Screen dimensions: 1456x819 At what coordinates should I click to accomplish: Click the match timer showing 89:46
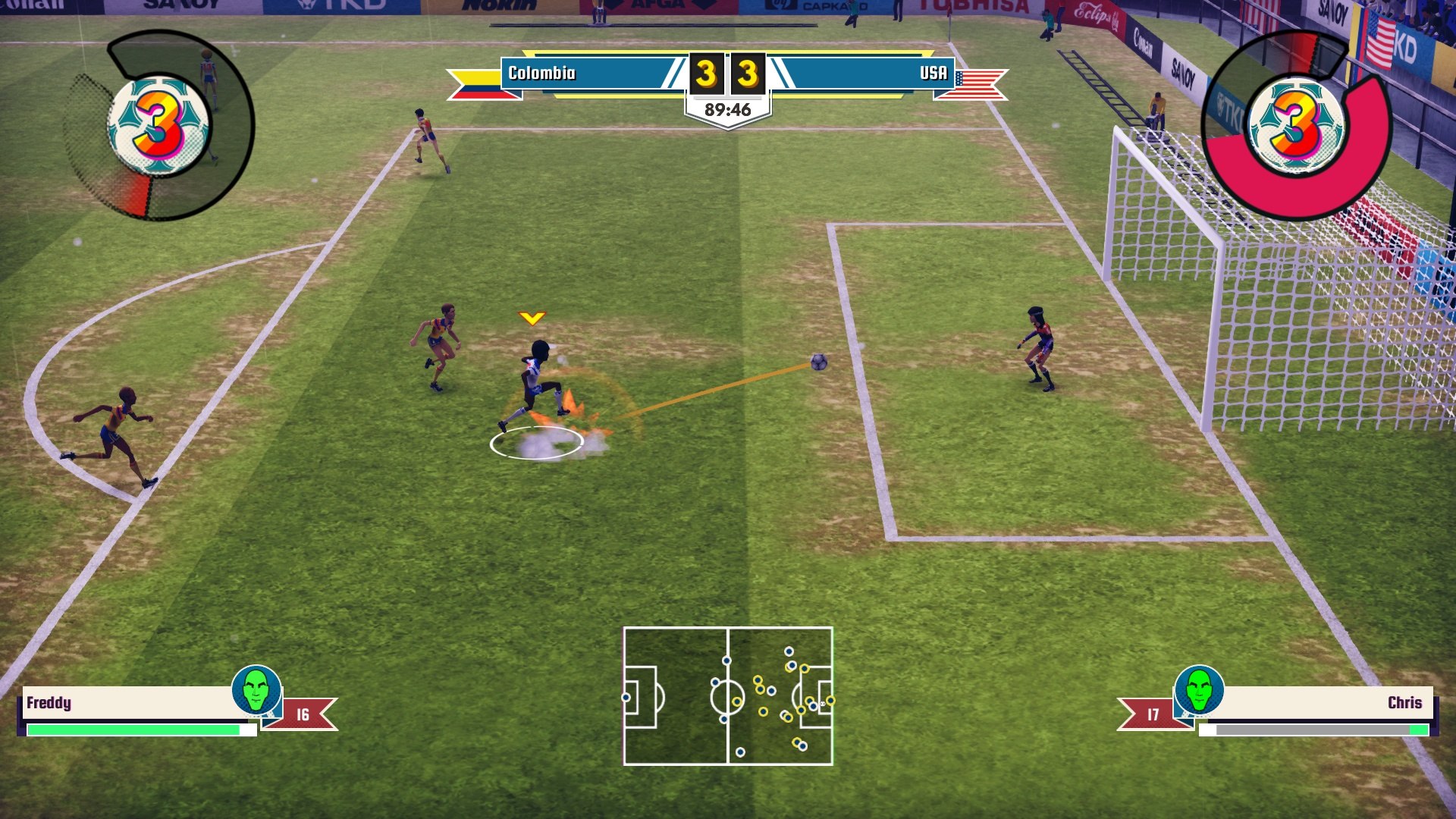point(726,108)
